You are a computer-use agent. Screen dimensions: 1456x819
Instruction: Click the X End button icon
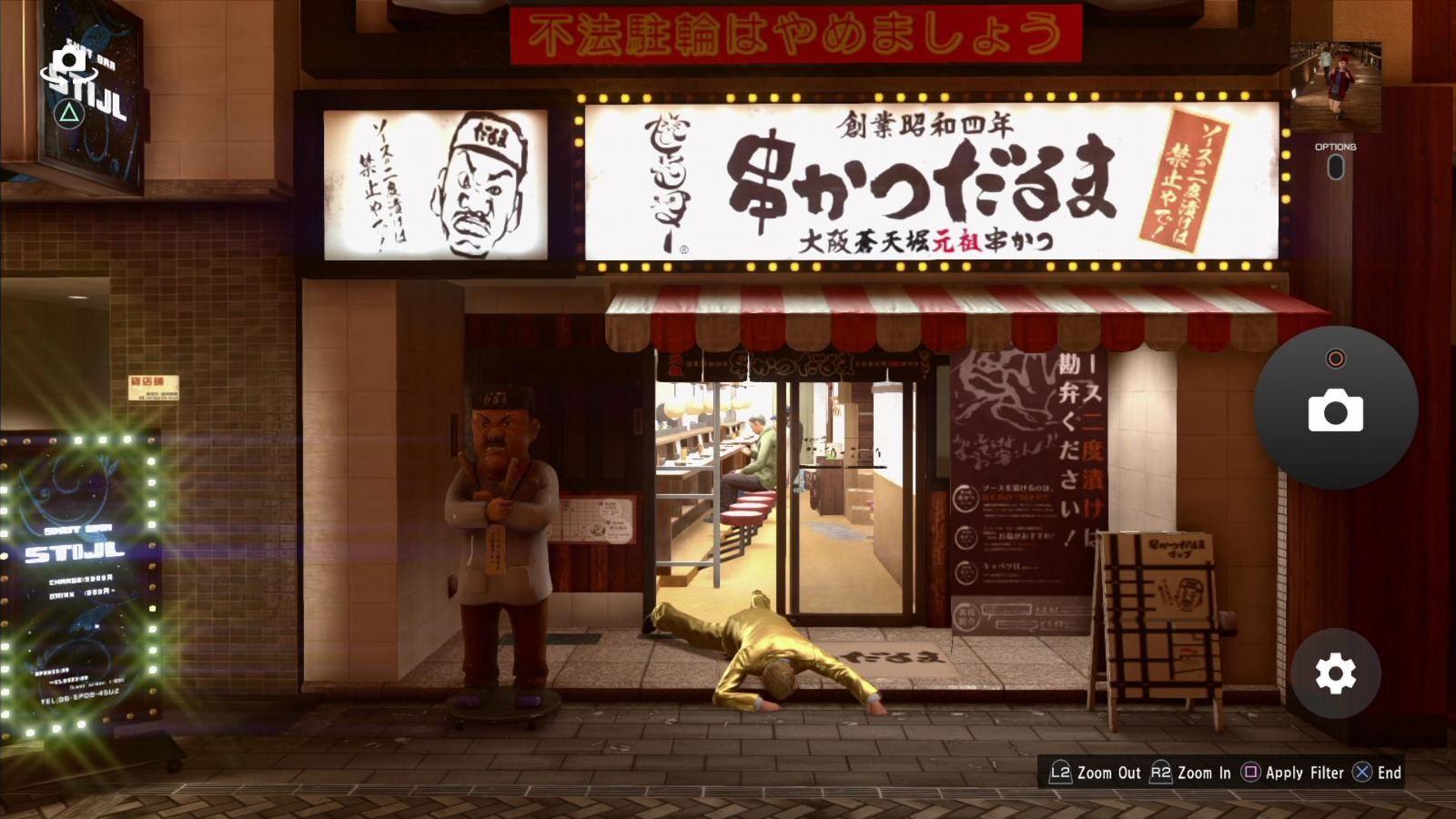click(x=1361, y=773)
